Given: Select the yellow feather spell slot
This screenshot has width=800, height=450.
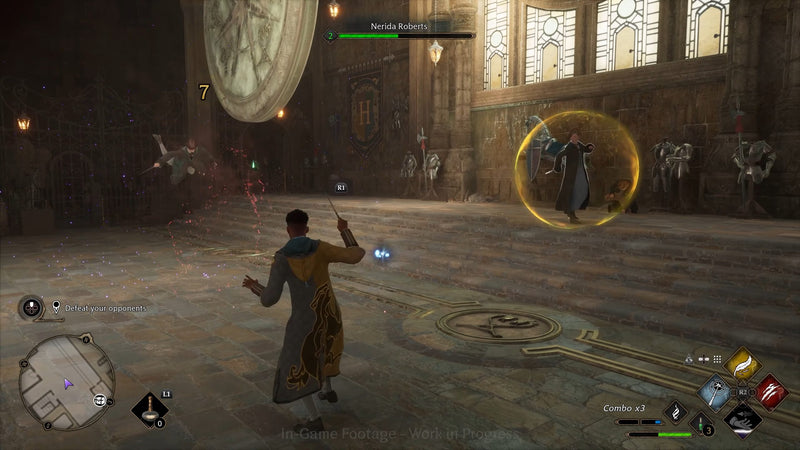Looking at the screenshot, I should [742, 365].
